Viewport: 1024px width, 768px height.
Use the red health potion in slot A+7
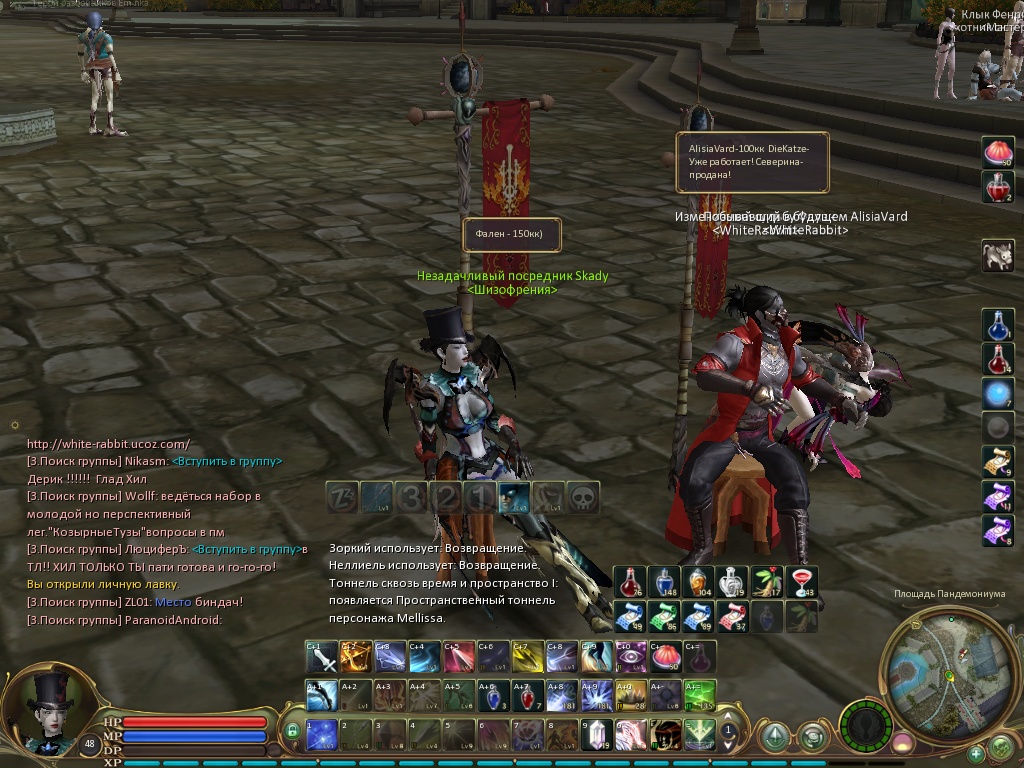pyautogui.click(x=527, y=695)
